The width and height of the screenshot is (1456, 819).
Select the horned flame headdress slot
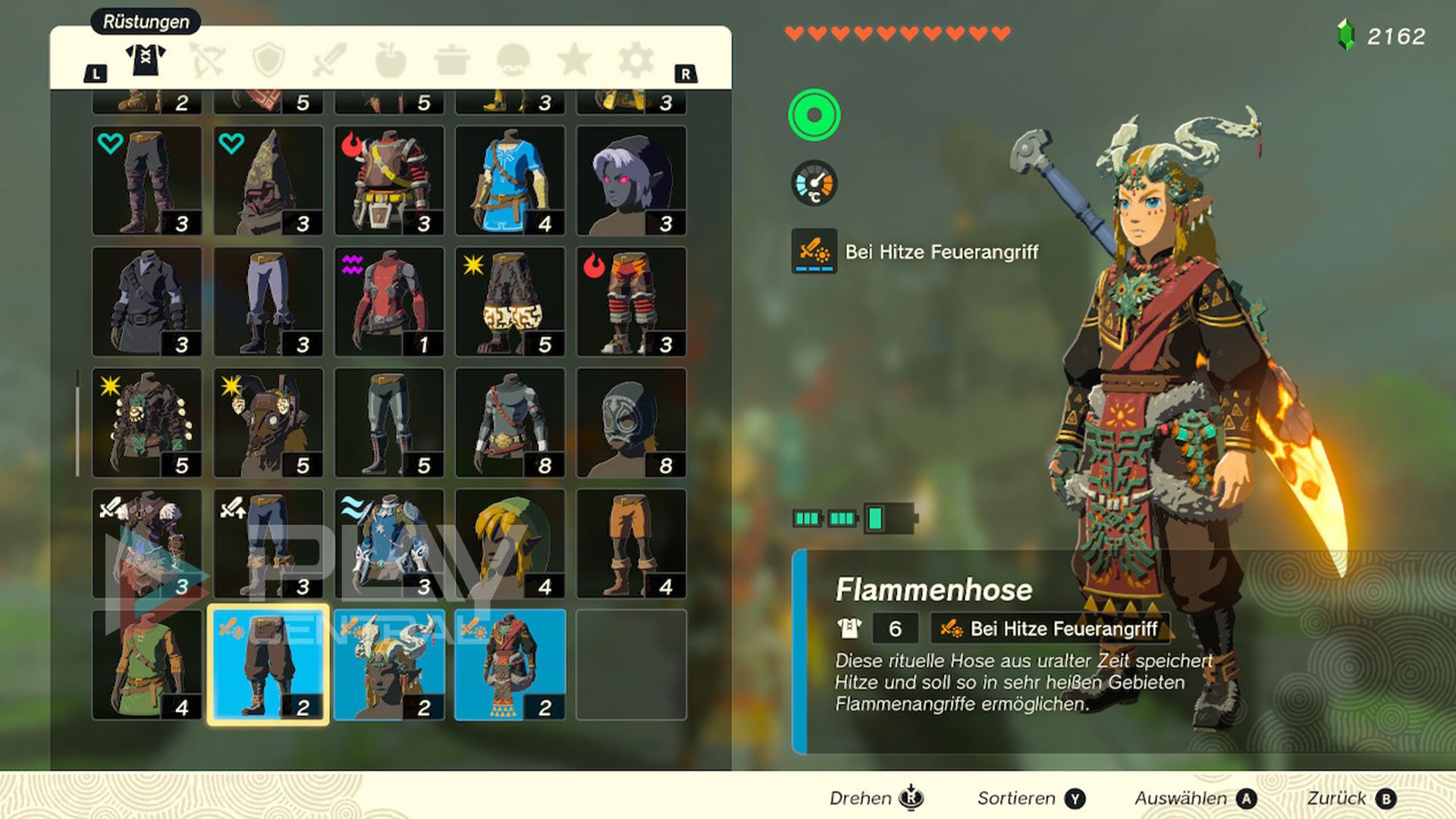tap(389, 665)
